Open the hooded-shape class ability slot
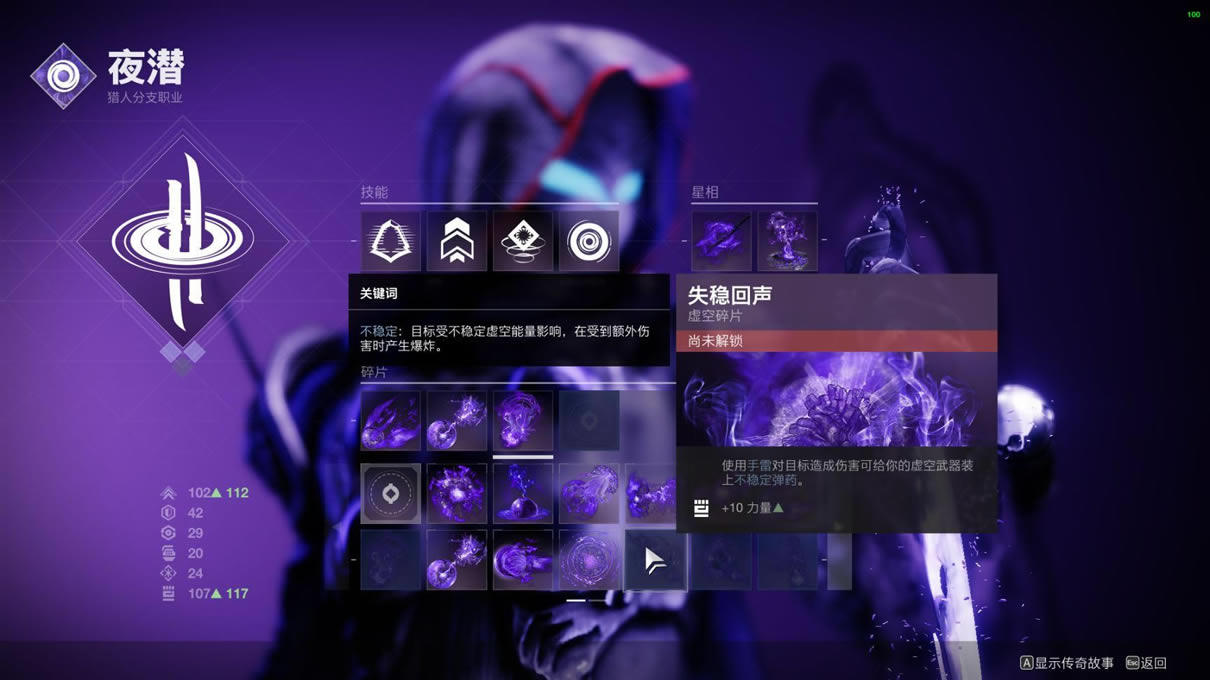This screenshot has width=1210, height=680. pos(391,241)
